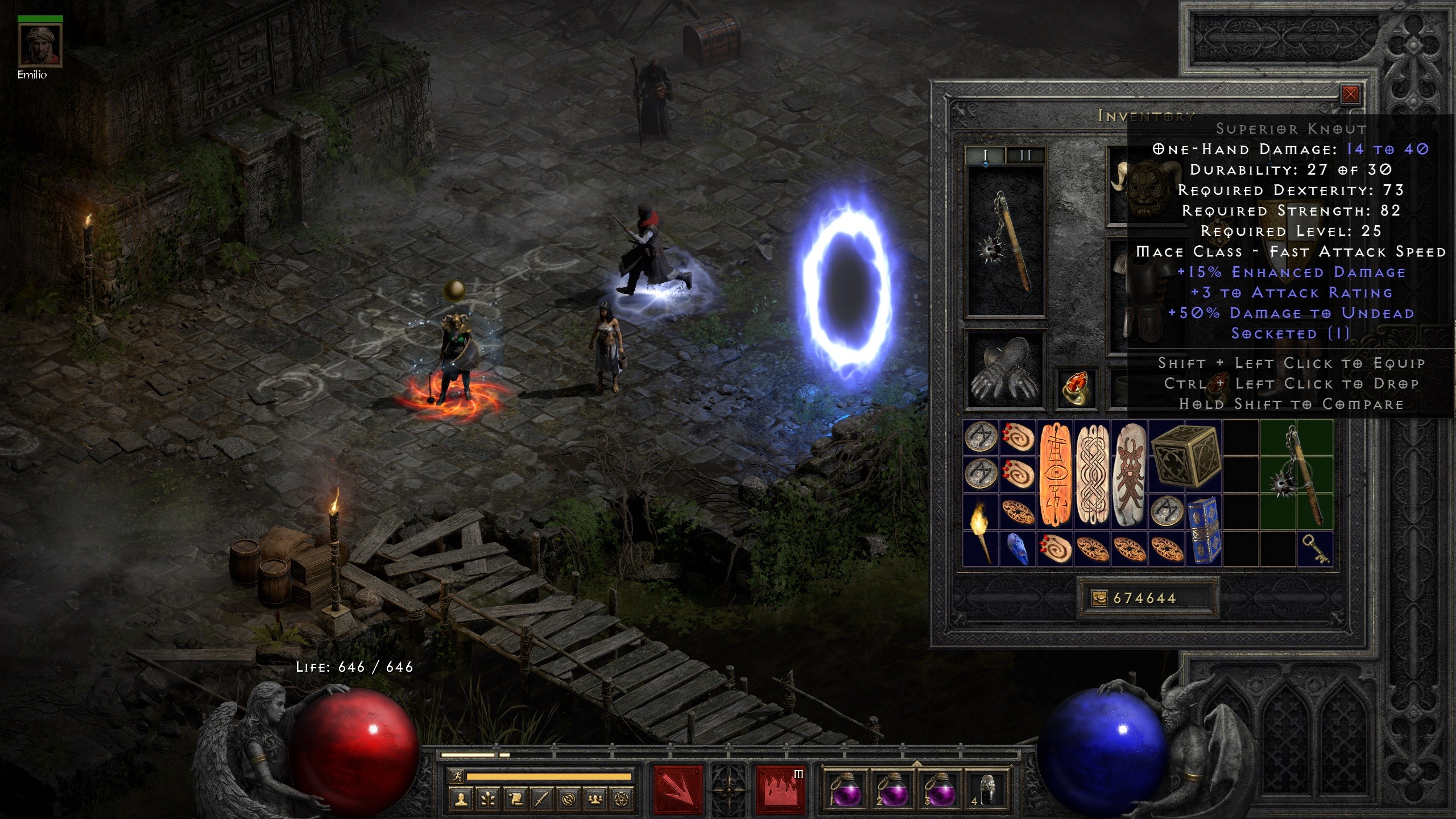Select the flaming torch charm
This screenshot has width=1456, height=819.
(x=981, y=530)
